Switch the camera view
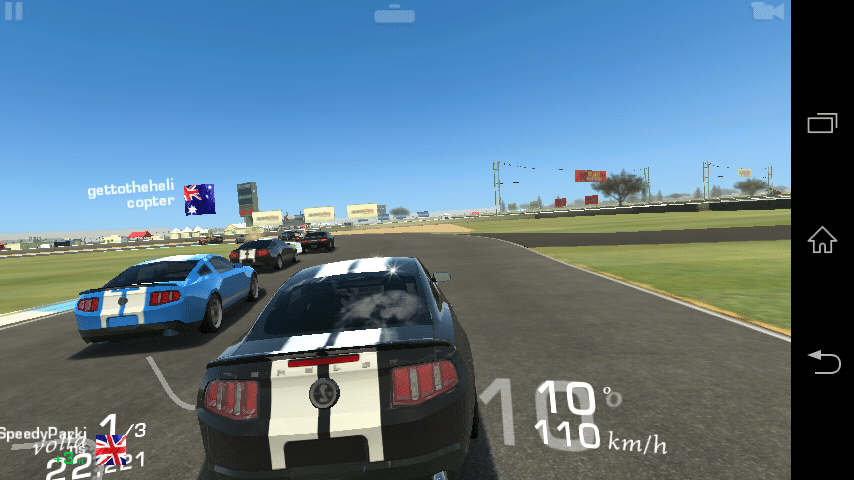Screen dimensions: 854x480 767,11
